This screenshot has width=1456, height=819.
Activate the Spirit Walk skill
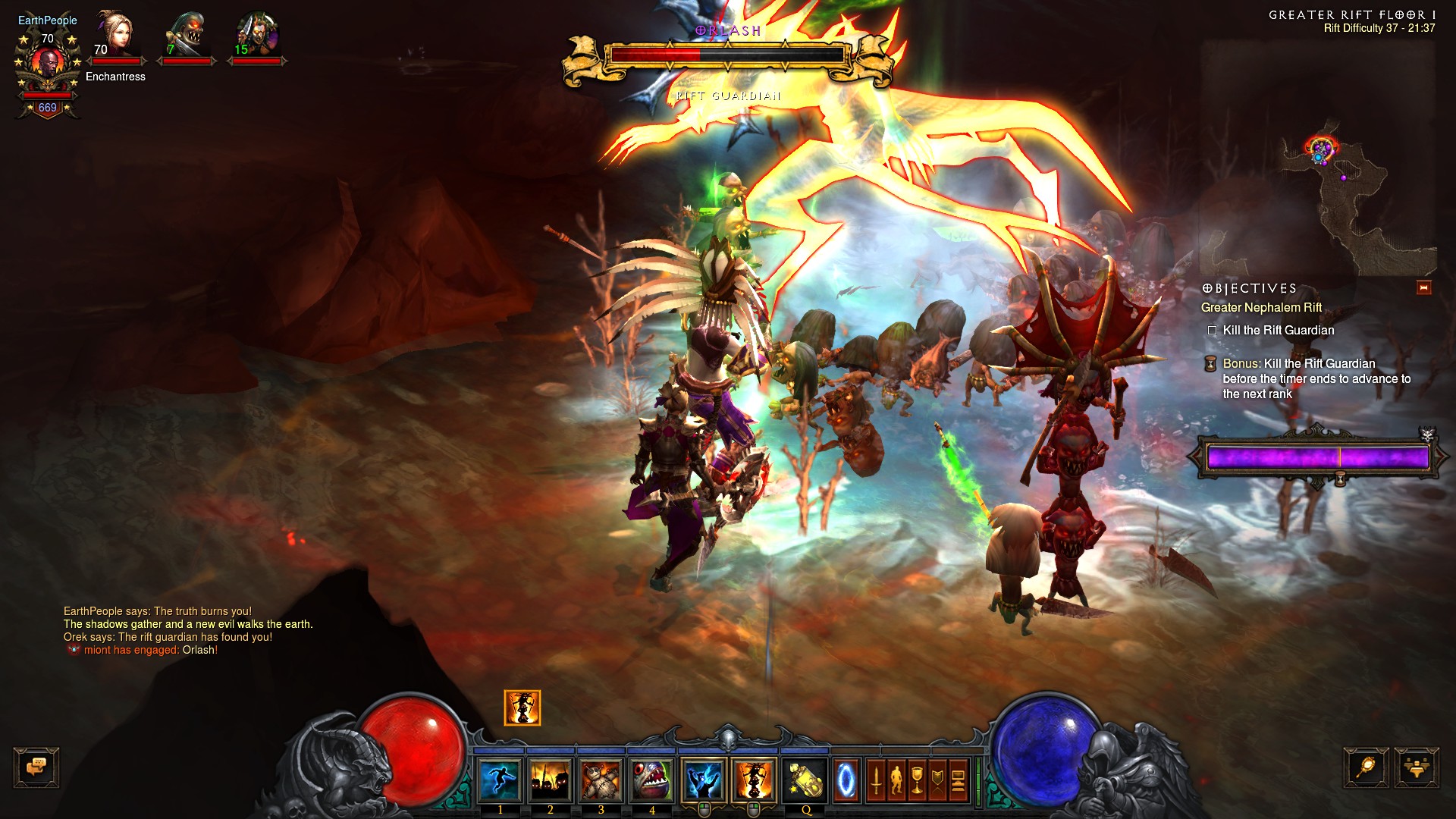pos(500,779)
